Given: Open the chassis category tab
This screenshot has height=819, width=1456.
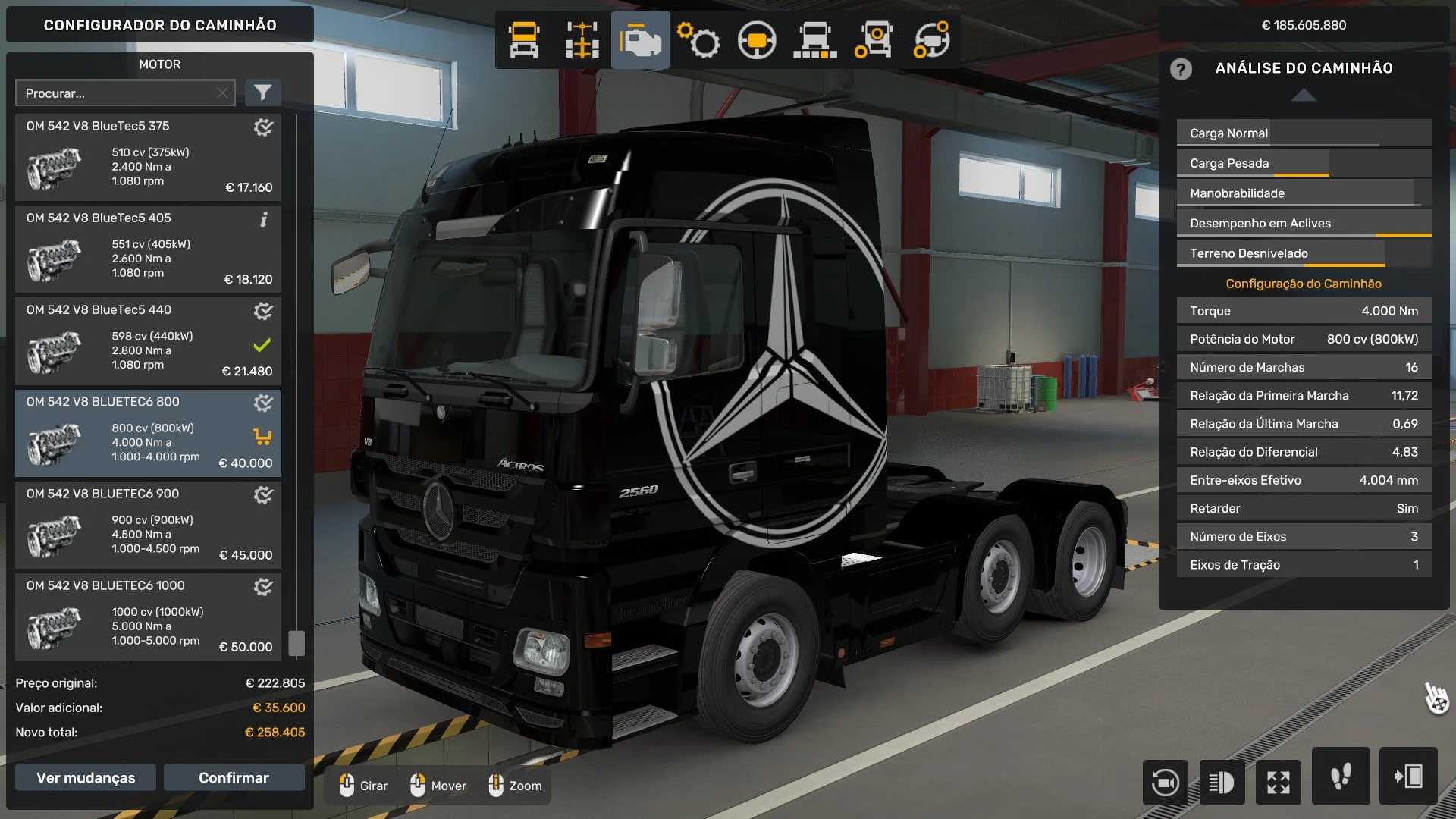Looking at the screenshot, I should click(582, 40).
